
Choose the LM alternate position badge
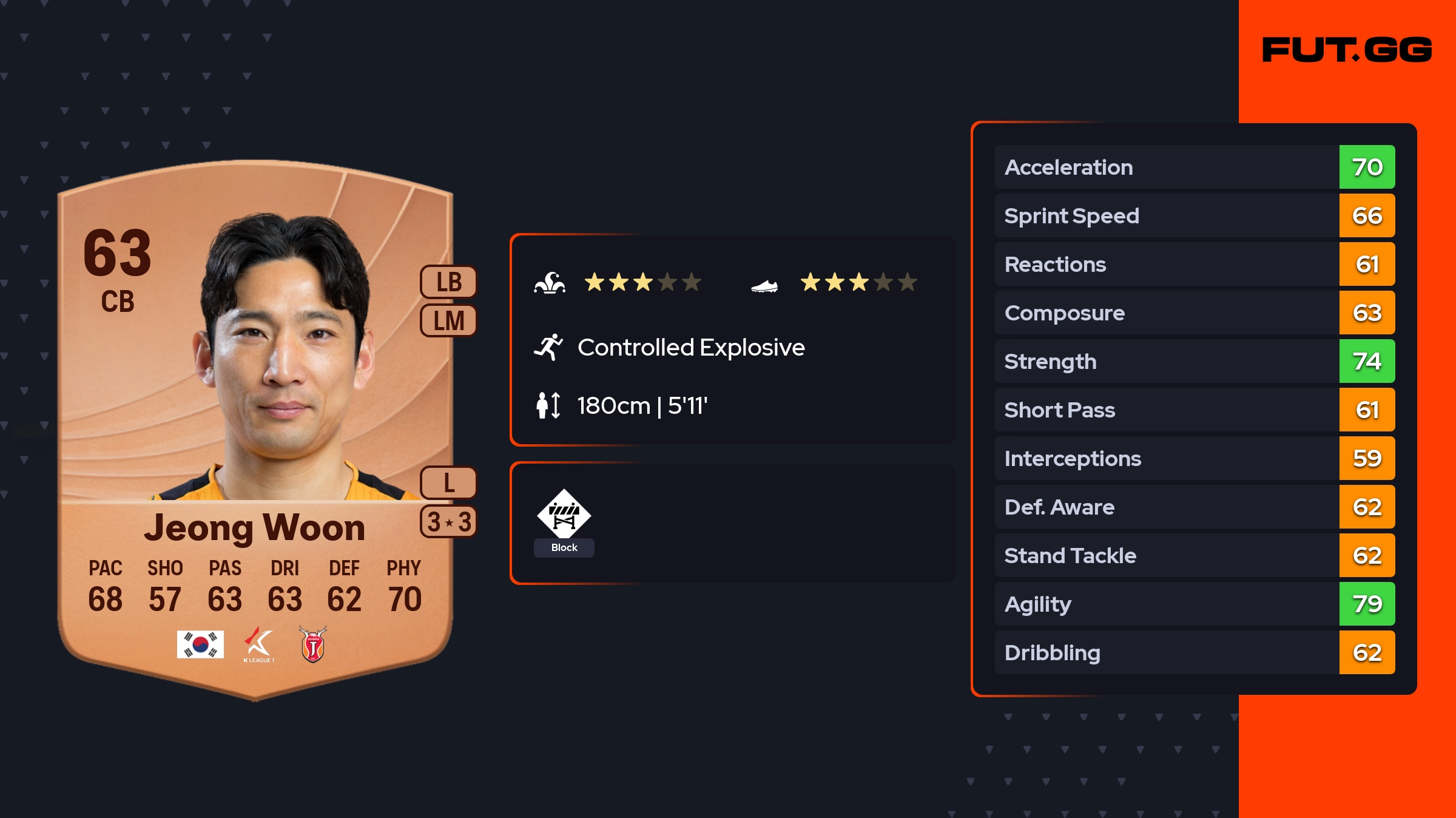tap(449, 320)
